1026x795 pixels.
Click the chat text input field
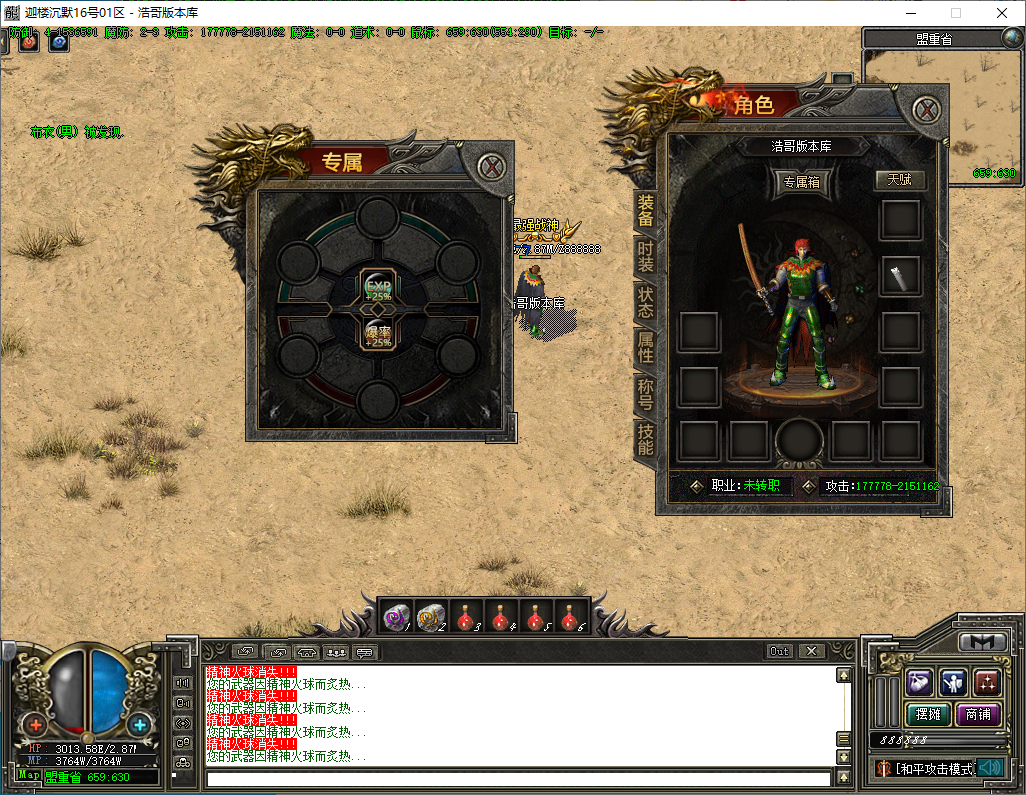pos(518,778)
